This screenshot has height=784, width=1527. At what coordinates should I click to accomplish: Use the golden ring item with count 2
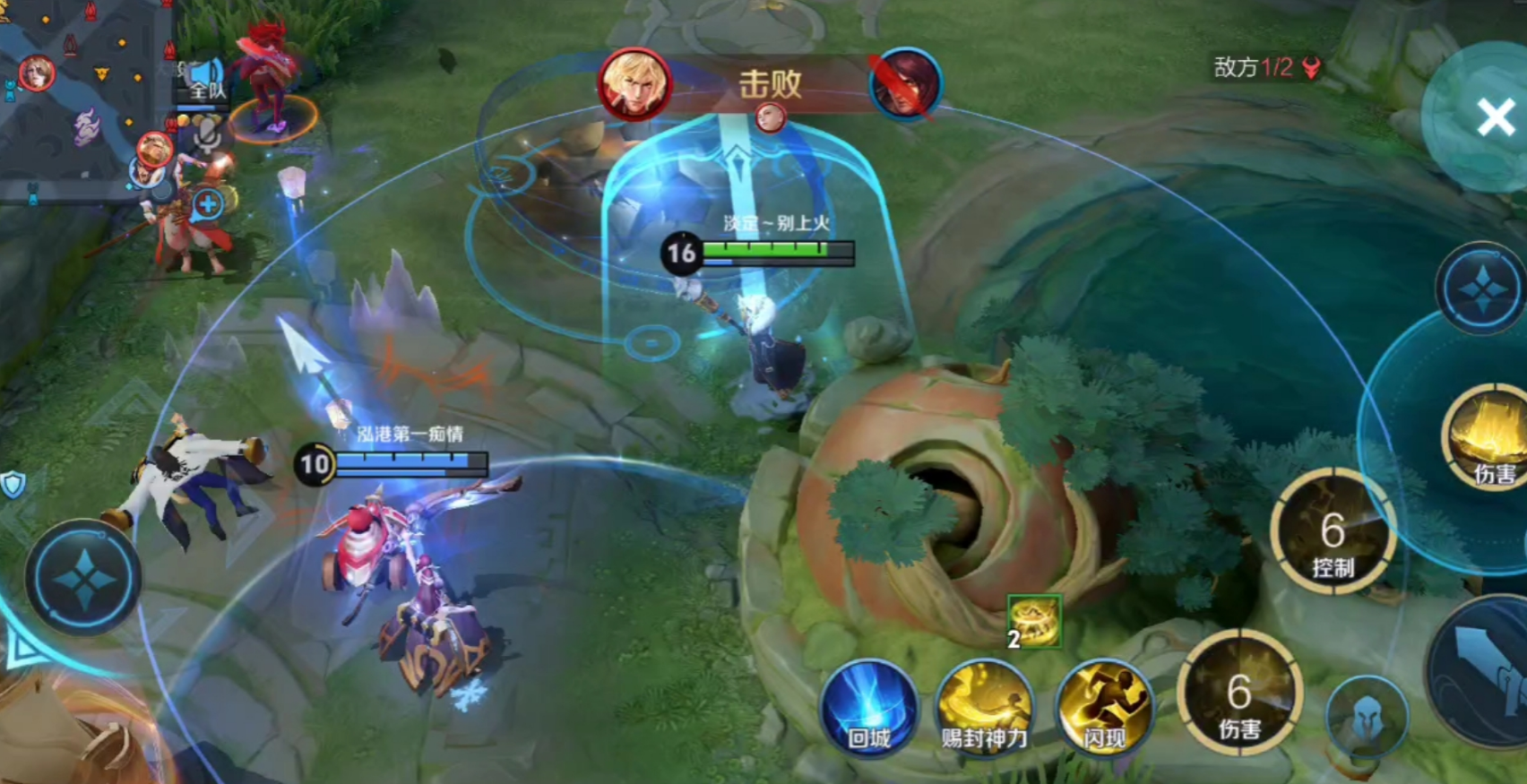click(x=1034, y=620)
